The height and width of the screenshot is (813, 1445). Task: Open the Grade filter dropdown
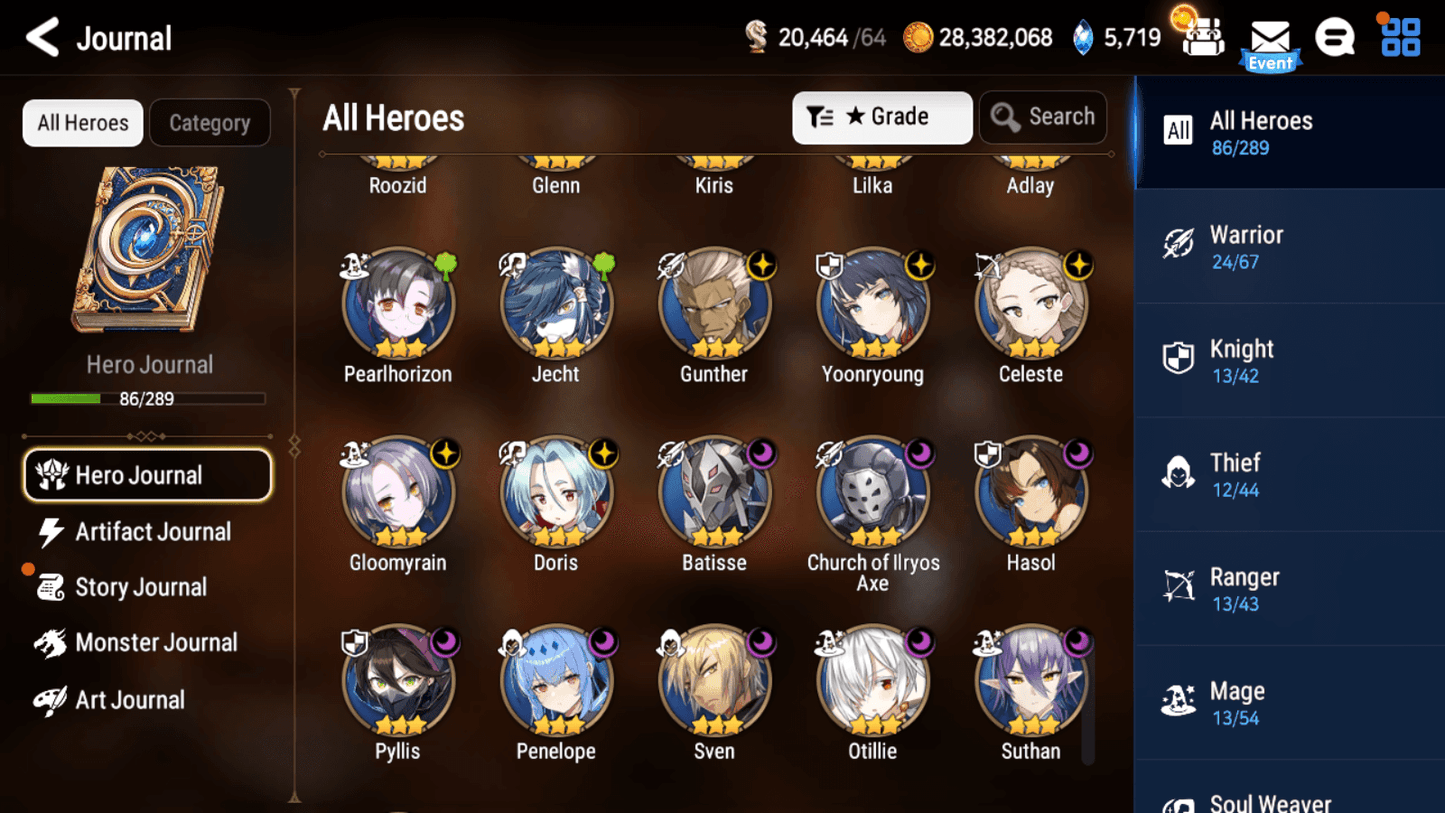(x=882, y=117)
